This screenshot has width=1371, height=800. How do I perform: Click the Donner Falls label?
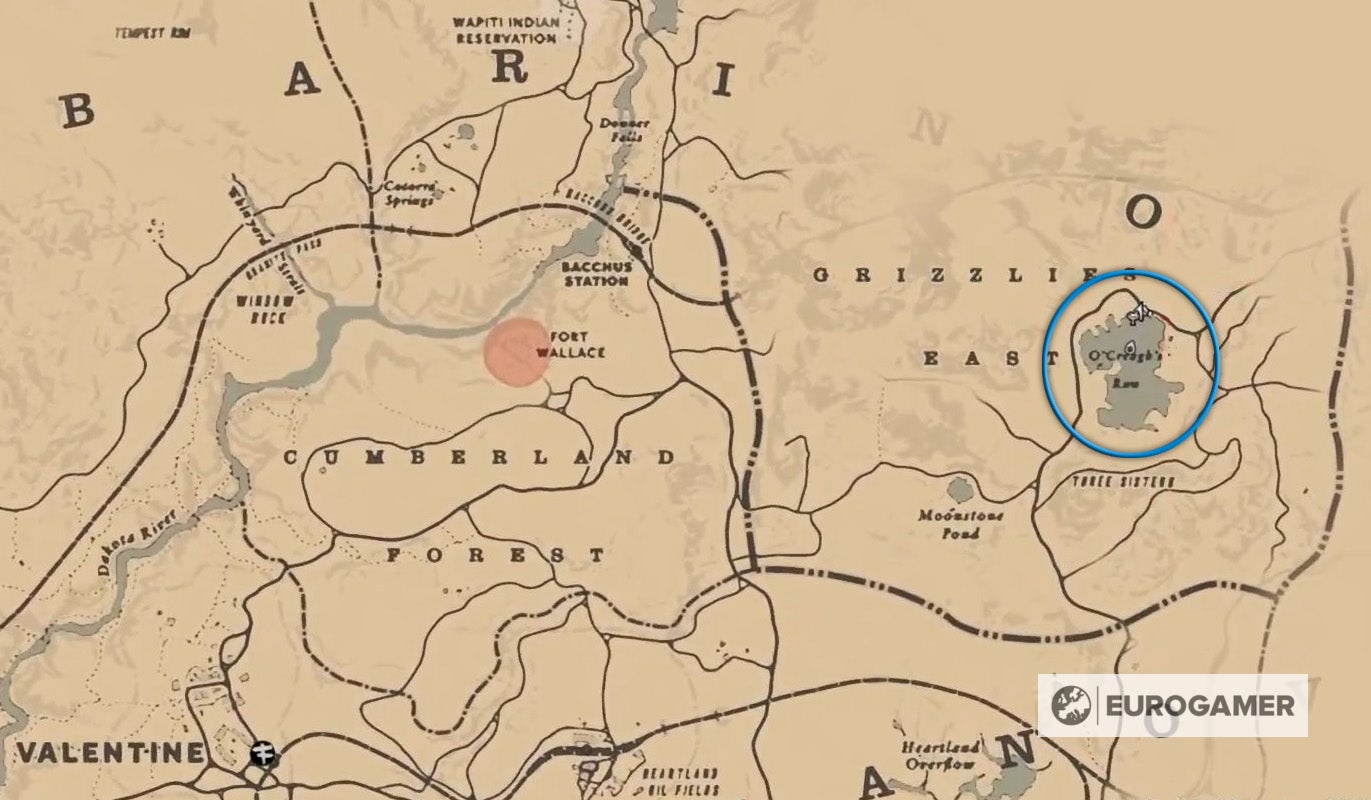coord(626,128)
